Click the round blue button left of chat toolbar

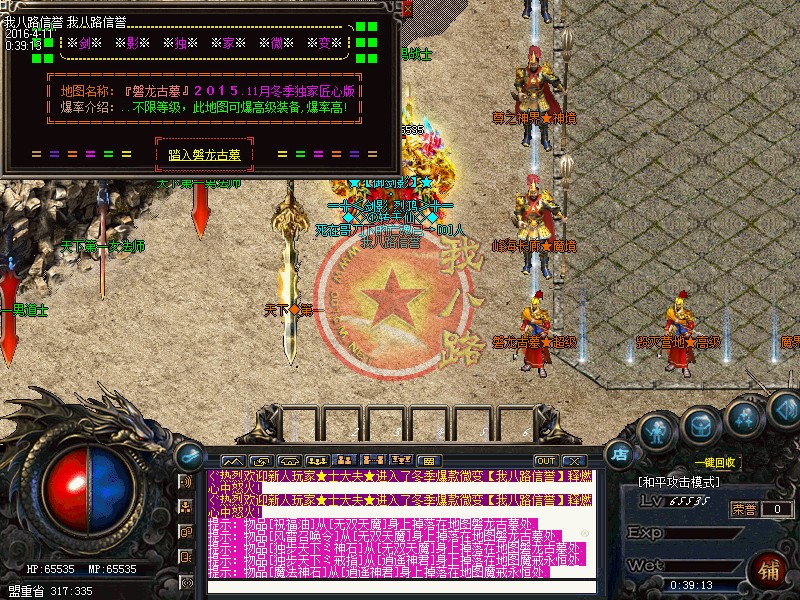pyautogui.click(x=187, y=456)
